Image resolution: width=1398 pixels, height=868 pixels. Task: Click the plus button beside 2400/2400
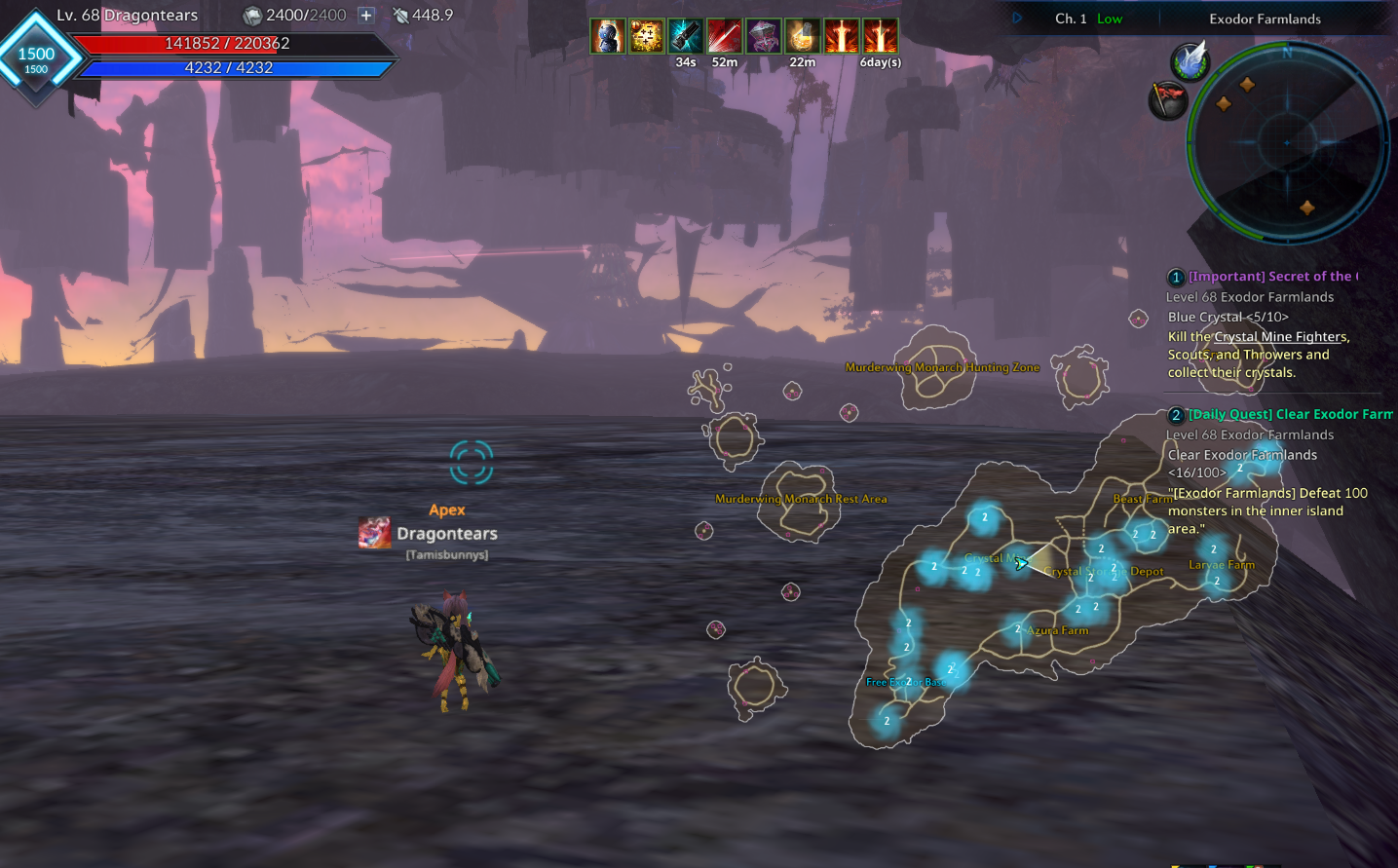[366, 16]
